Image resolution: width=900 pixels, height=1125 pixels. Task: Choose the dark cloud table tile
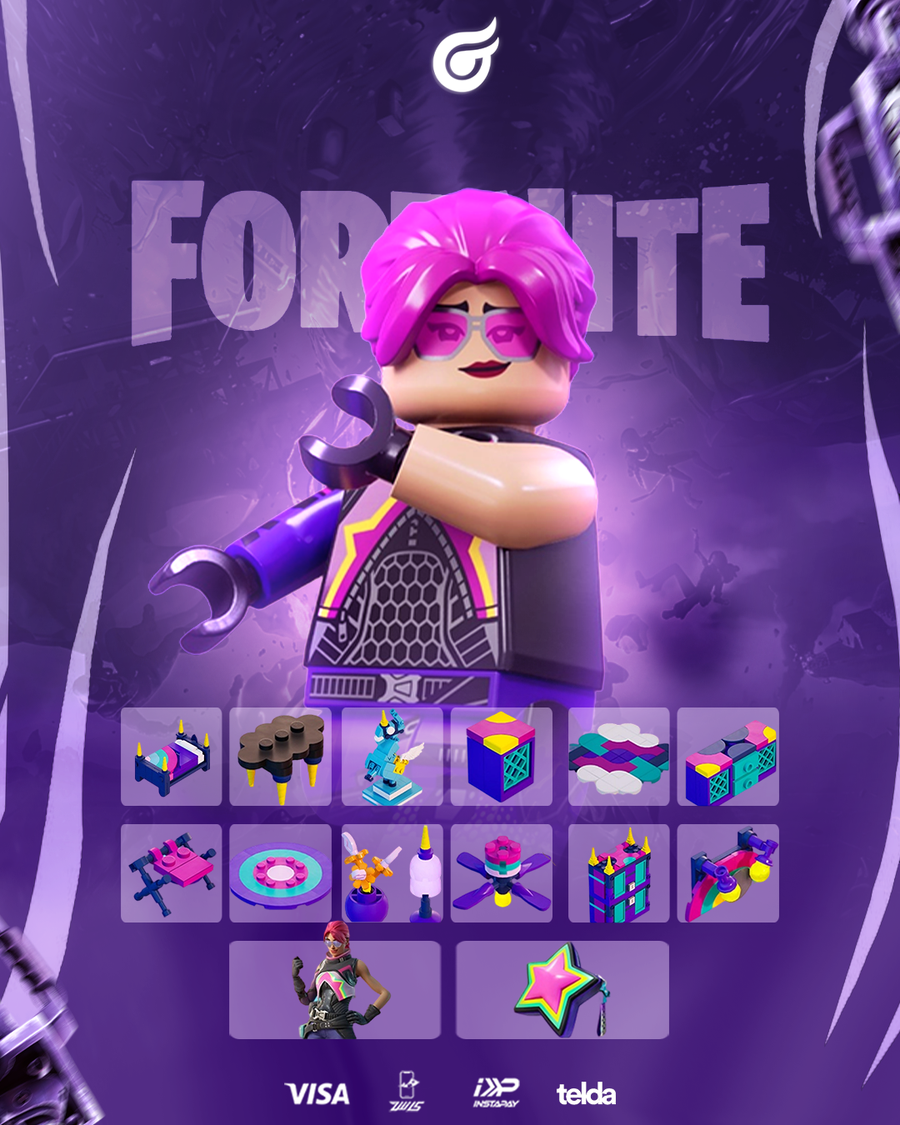coord(280,756)
